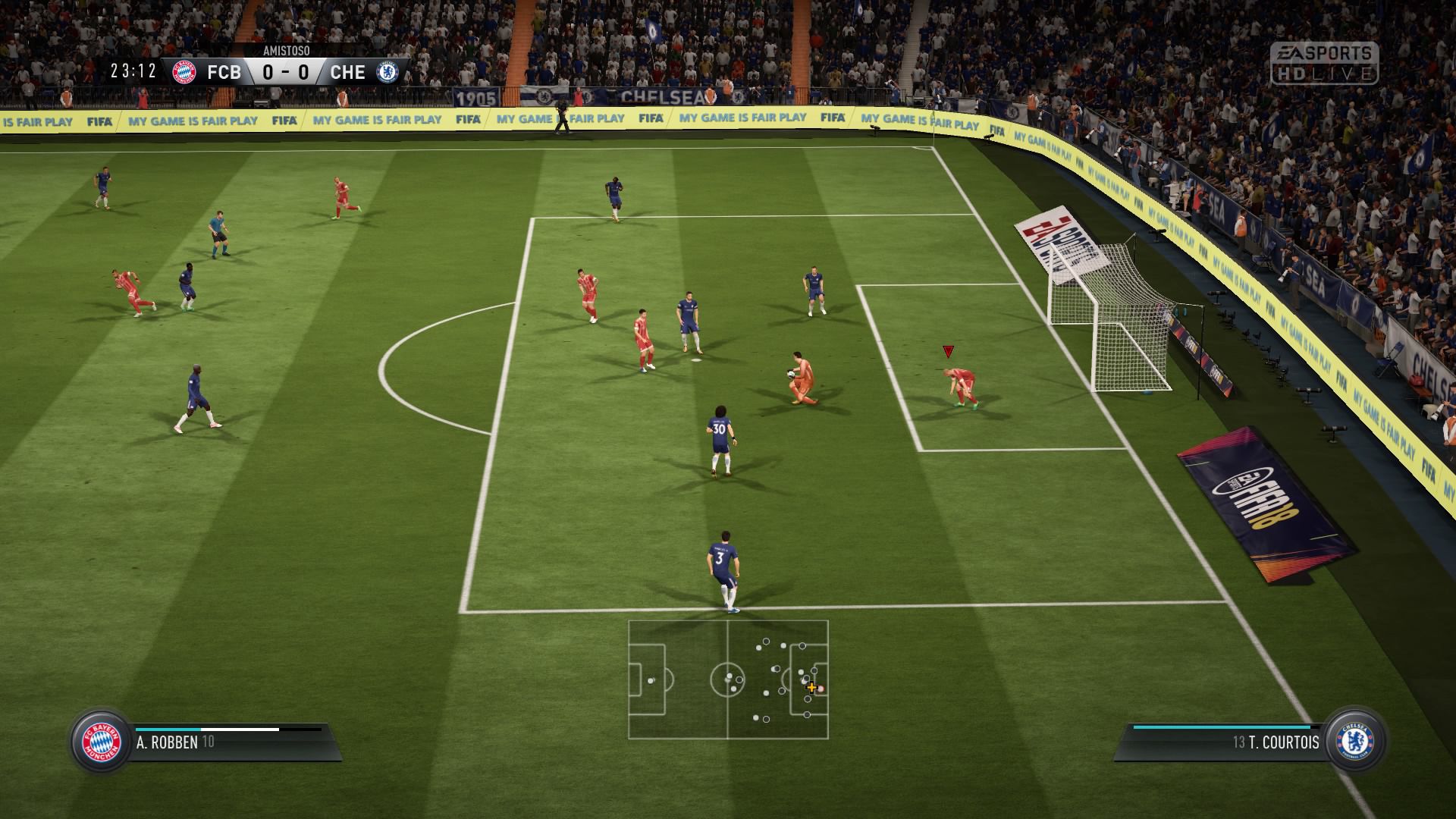Viewport: 1456px width, 819px height.
Task: Select the red player indicator arrow
Action: pyautogui.click(x=946, y=351)
